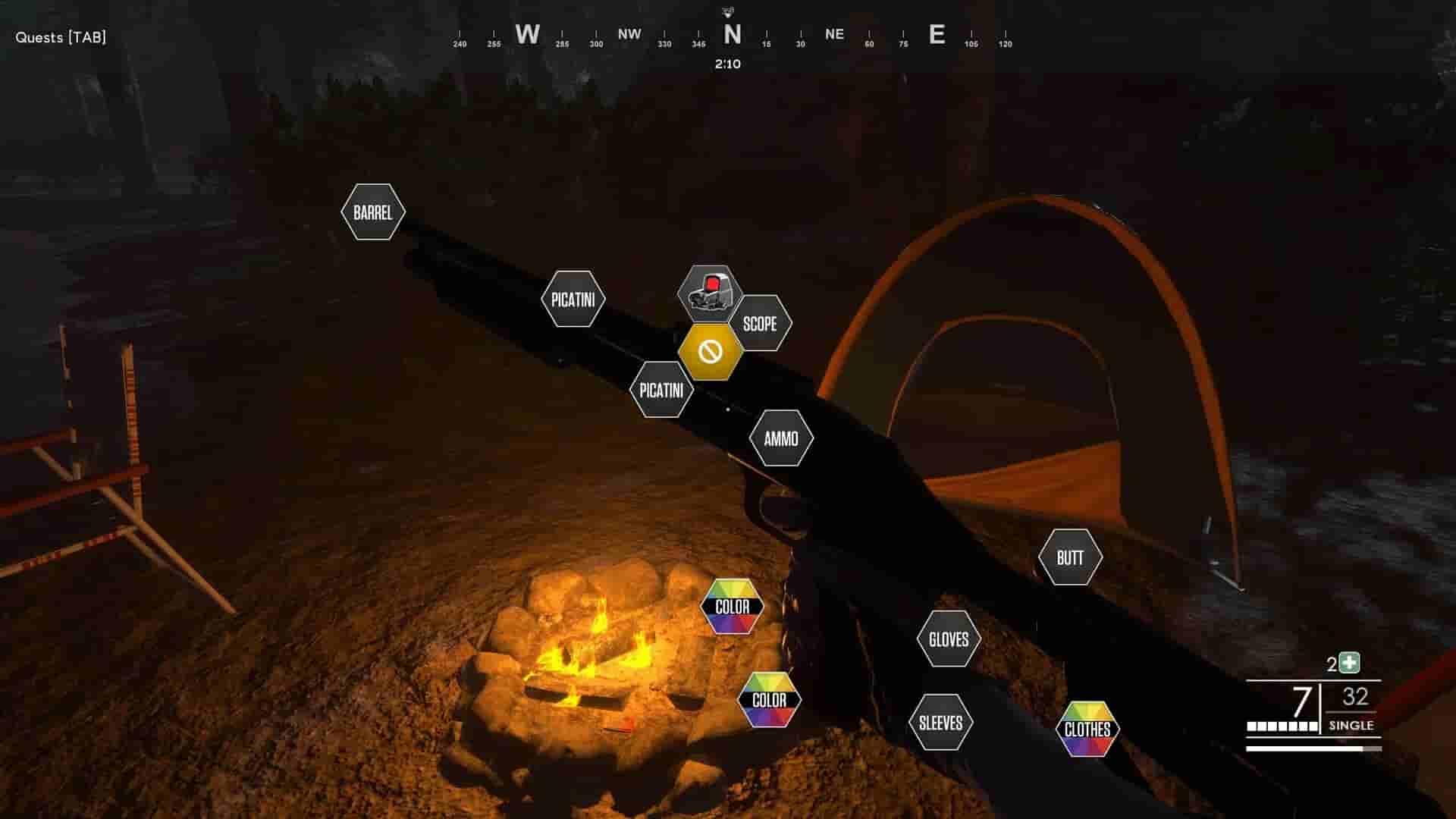Open the SCOPE attachment slot
1456x819 pixels.
pyautogui.click(x=761, y=324)
